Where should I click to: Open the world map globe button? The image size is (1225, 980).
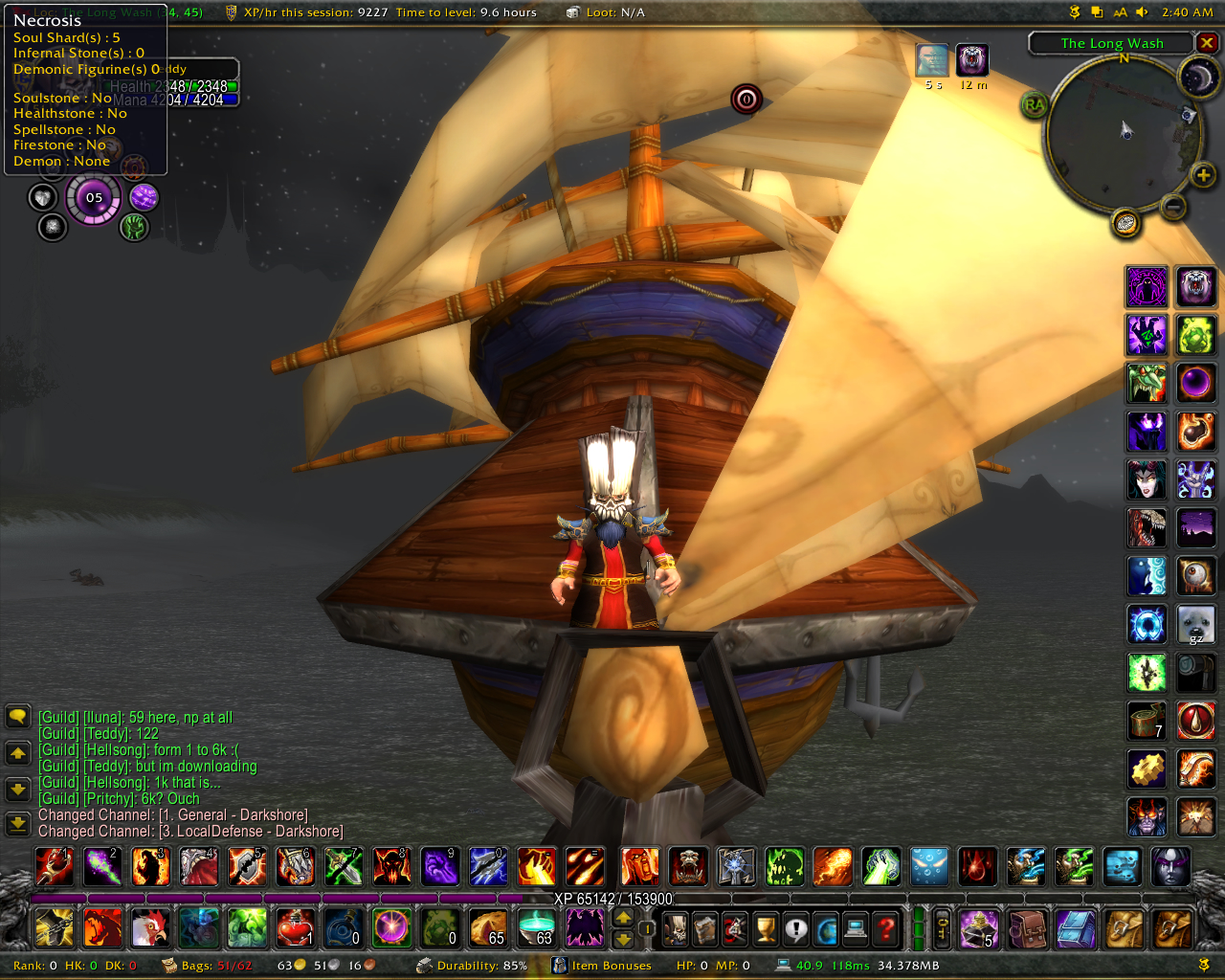coord(826,927)
